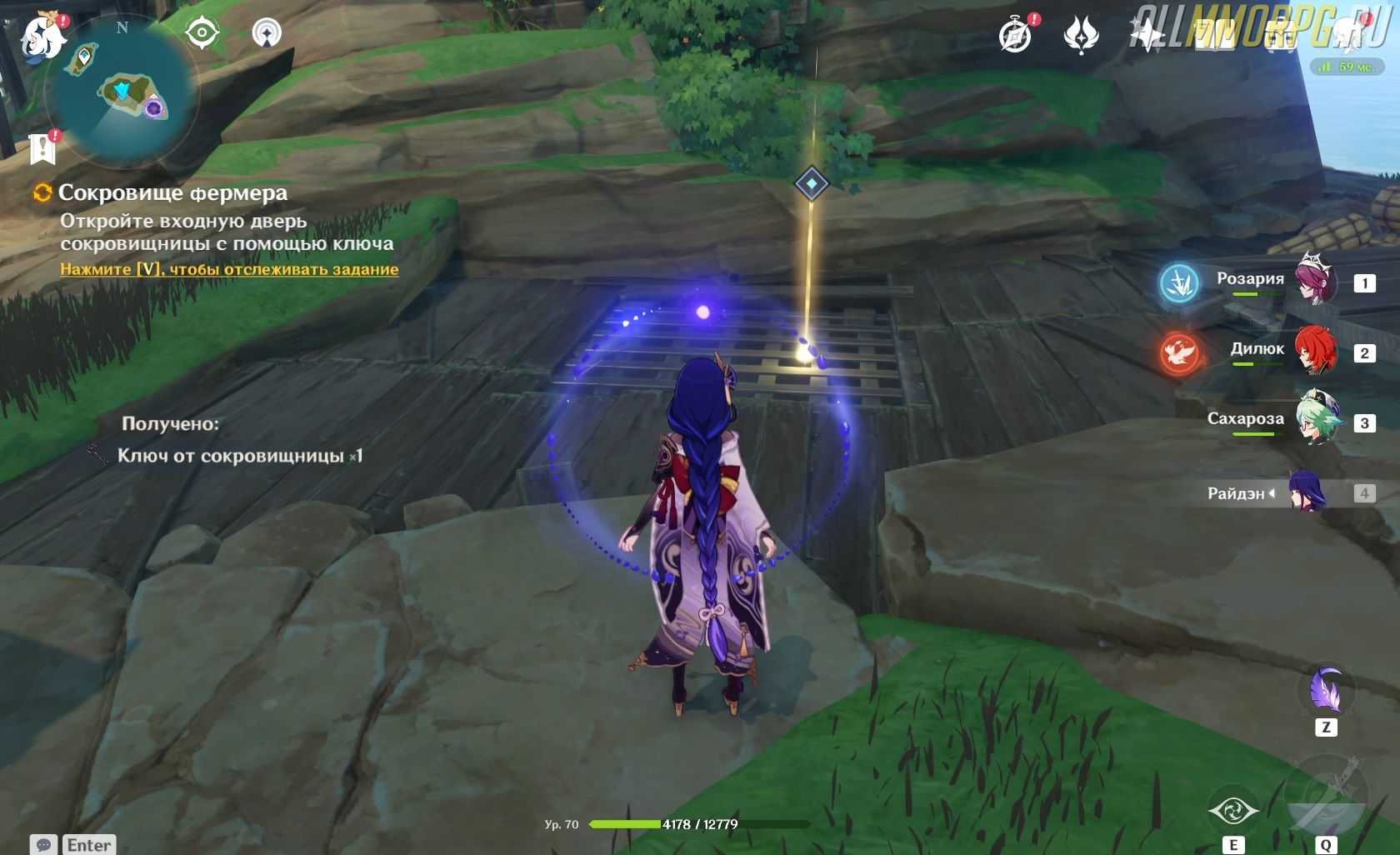
Task: Open the chat speech bubble button
Action: pos(44,845)
